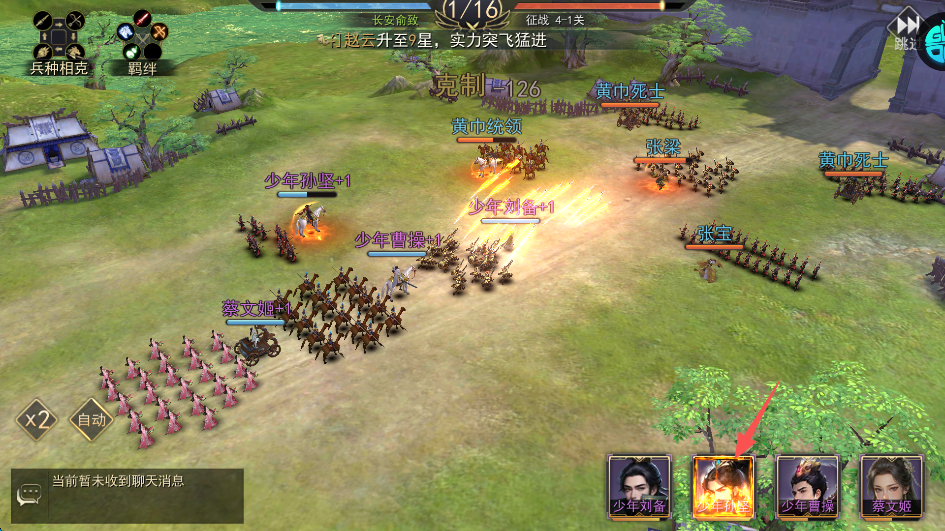Viewport: 945px width, 531px height.
Task: Activate the glowing 少年孙坚 hero skill
Action: pos(723,486)
